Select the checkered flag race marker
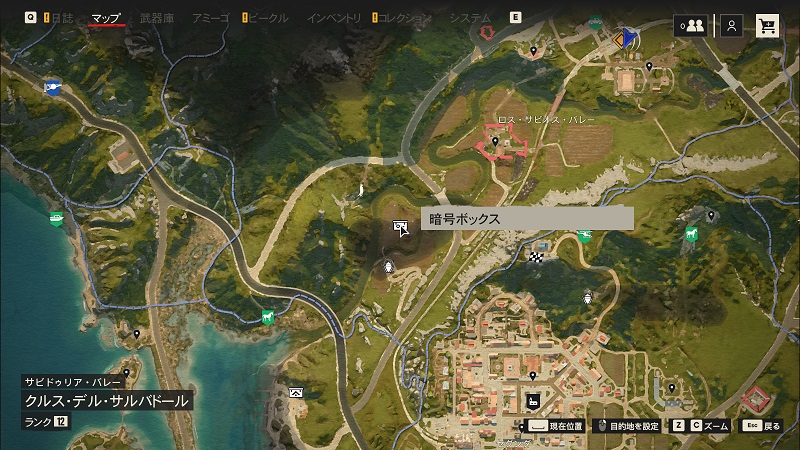This screenshot has width=800, height=450. tap(536, 257)
